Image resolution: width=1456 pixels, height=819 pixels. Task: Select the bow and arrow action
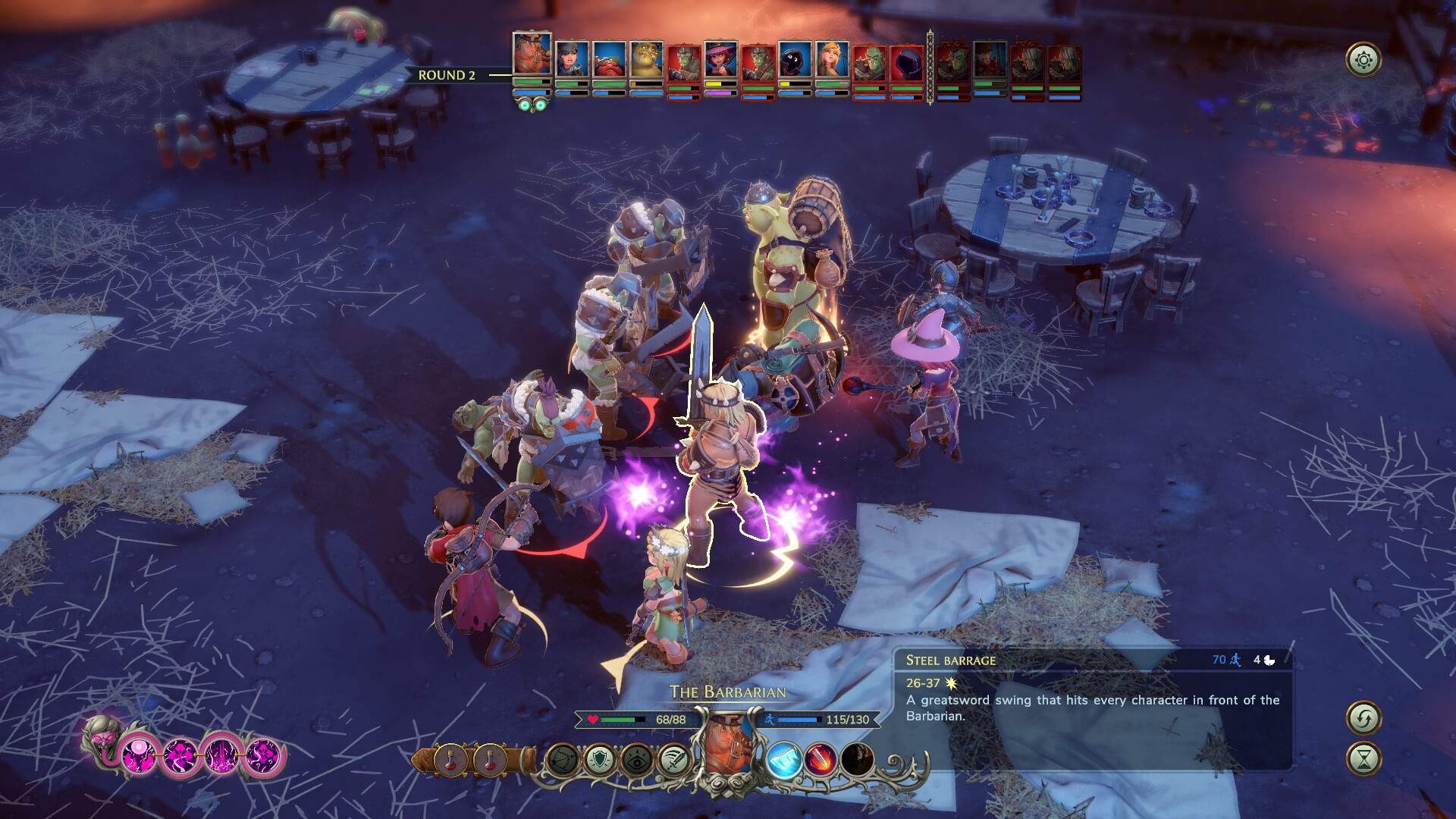pos(561,759)
